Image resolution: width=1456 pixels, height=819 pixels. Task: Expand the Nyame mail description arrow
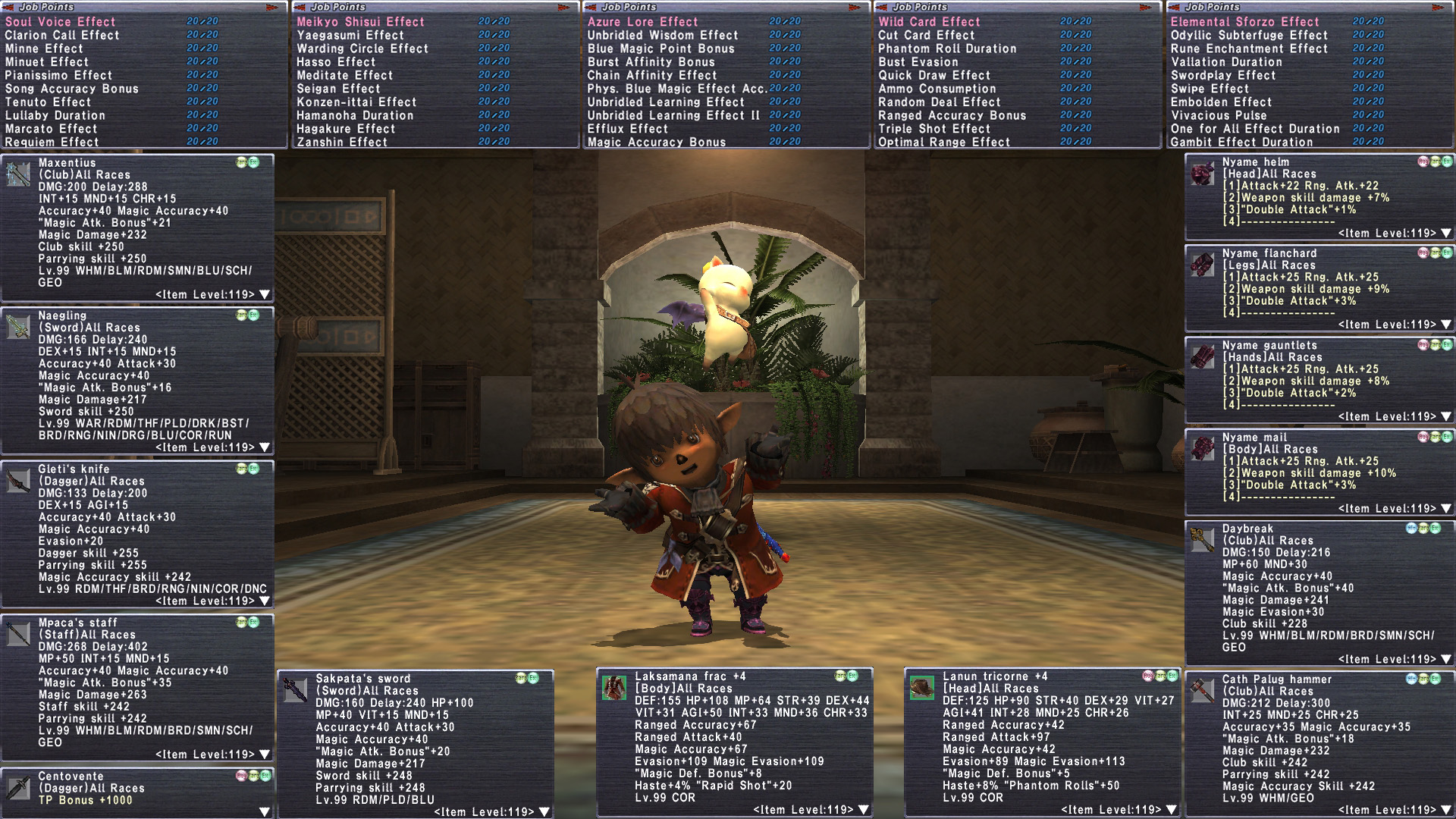coord(1446,508)
